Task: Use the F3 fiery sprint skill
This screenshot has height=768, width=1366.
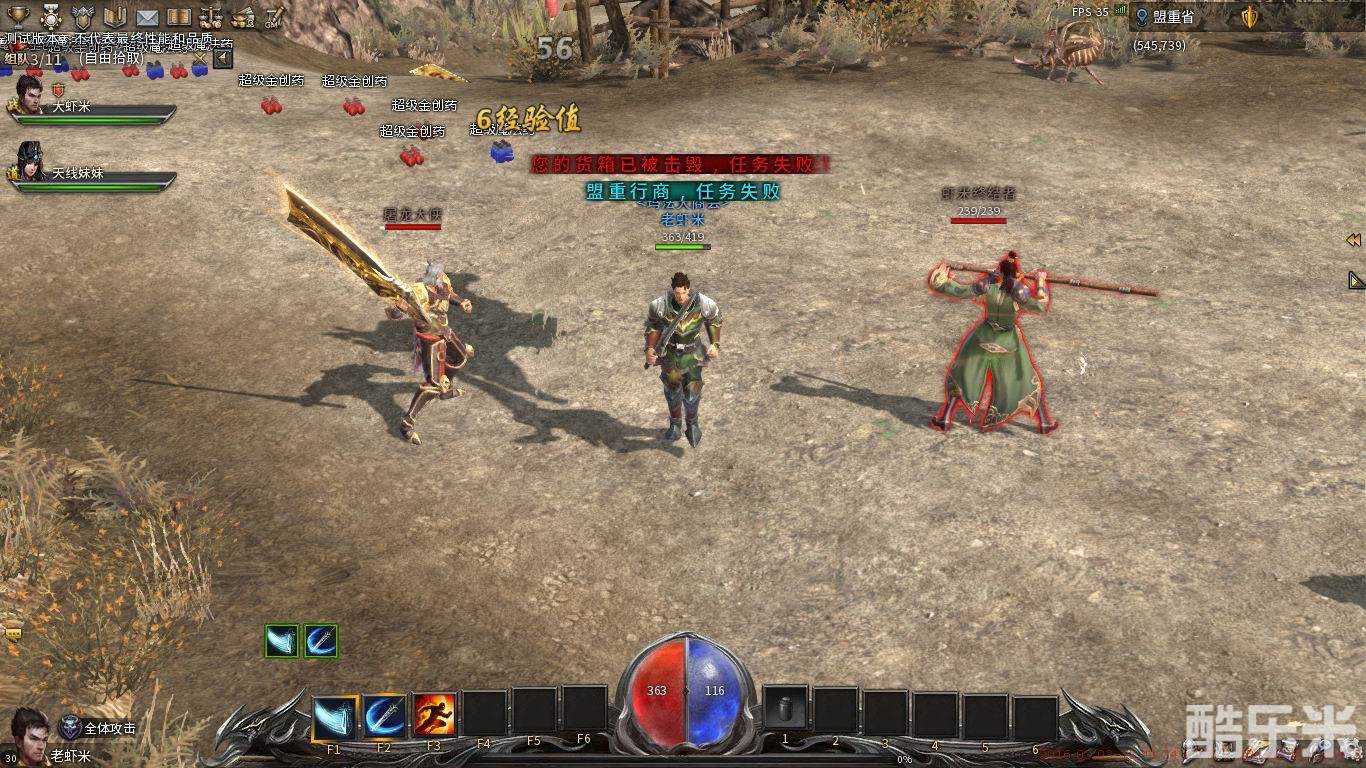Action: (434, 716)
